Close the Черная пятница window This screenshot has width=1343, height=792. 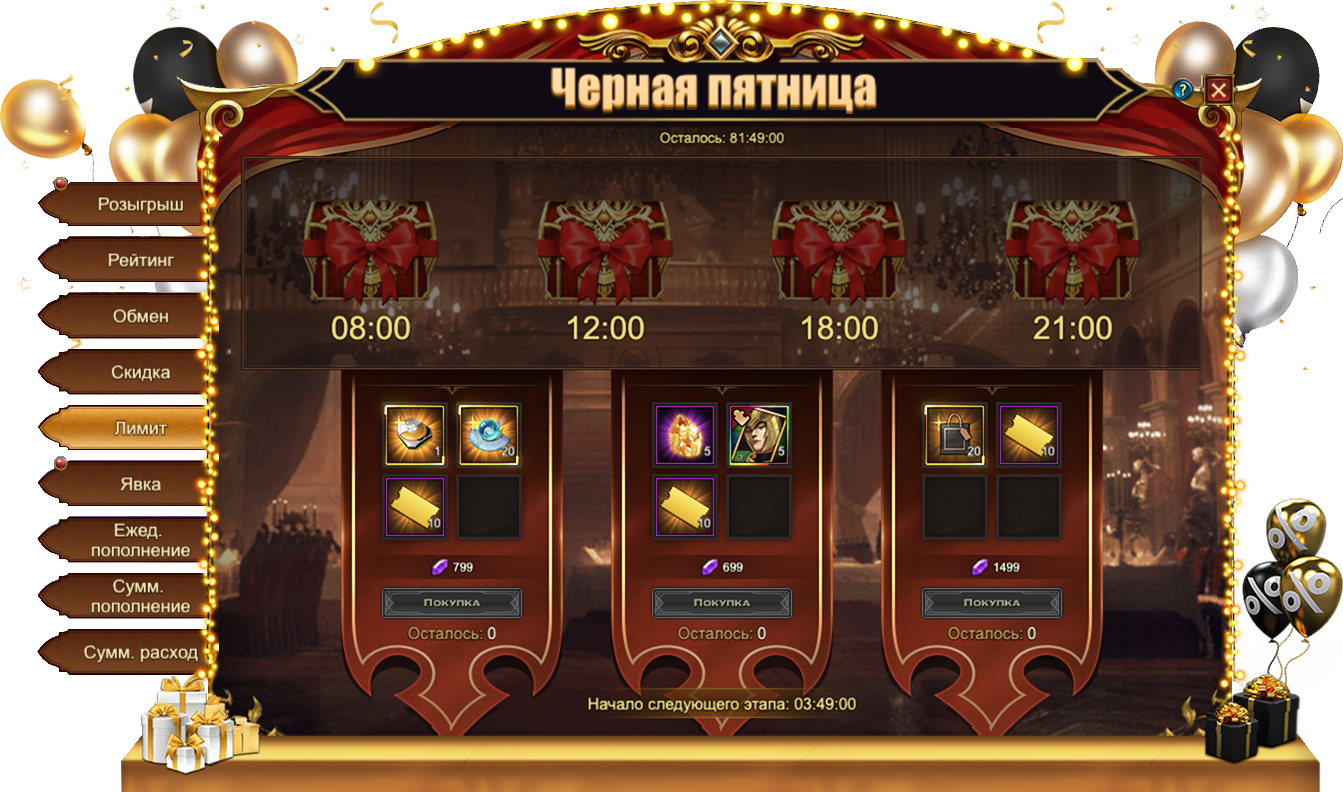coord(1218,91)
